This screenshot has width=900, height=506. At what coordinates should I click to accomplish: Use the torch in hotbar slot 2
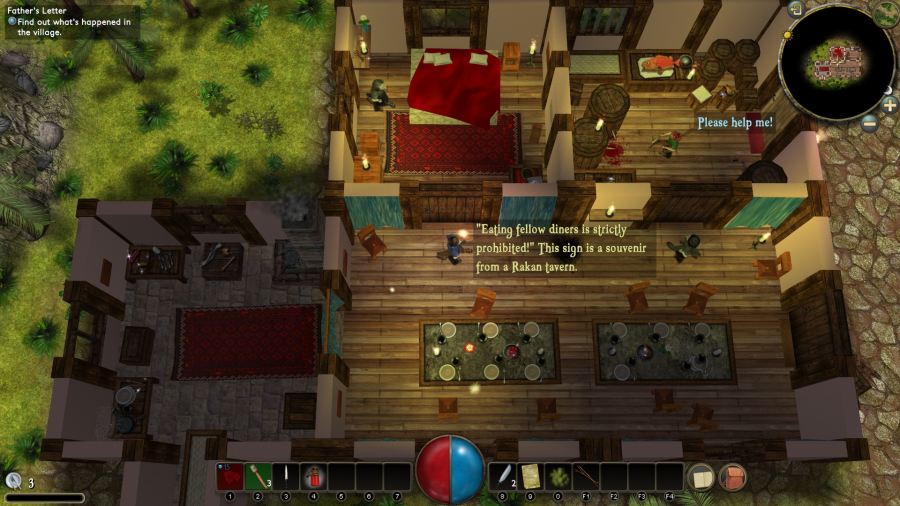(x=258, y=476)
